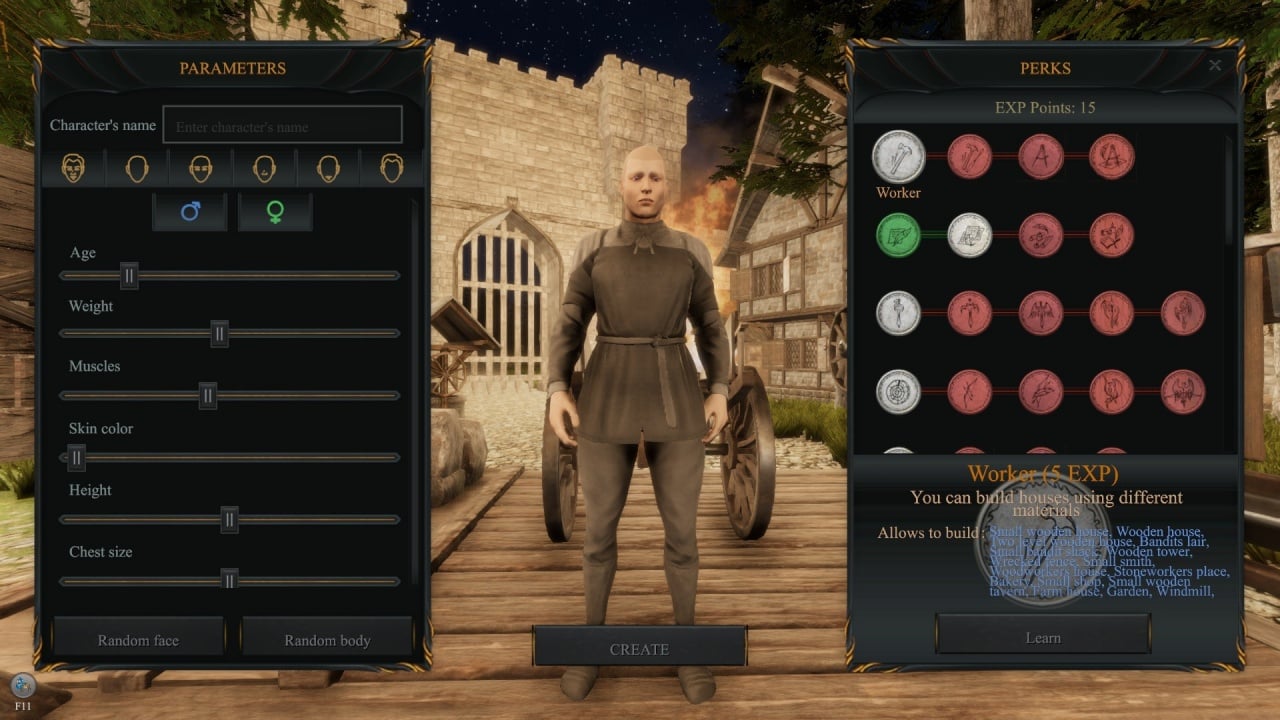
Task: Adjust the Weight slider handle
Action: pyautogui.click(x=219, y=333)
